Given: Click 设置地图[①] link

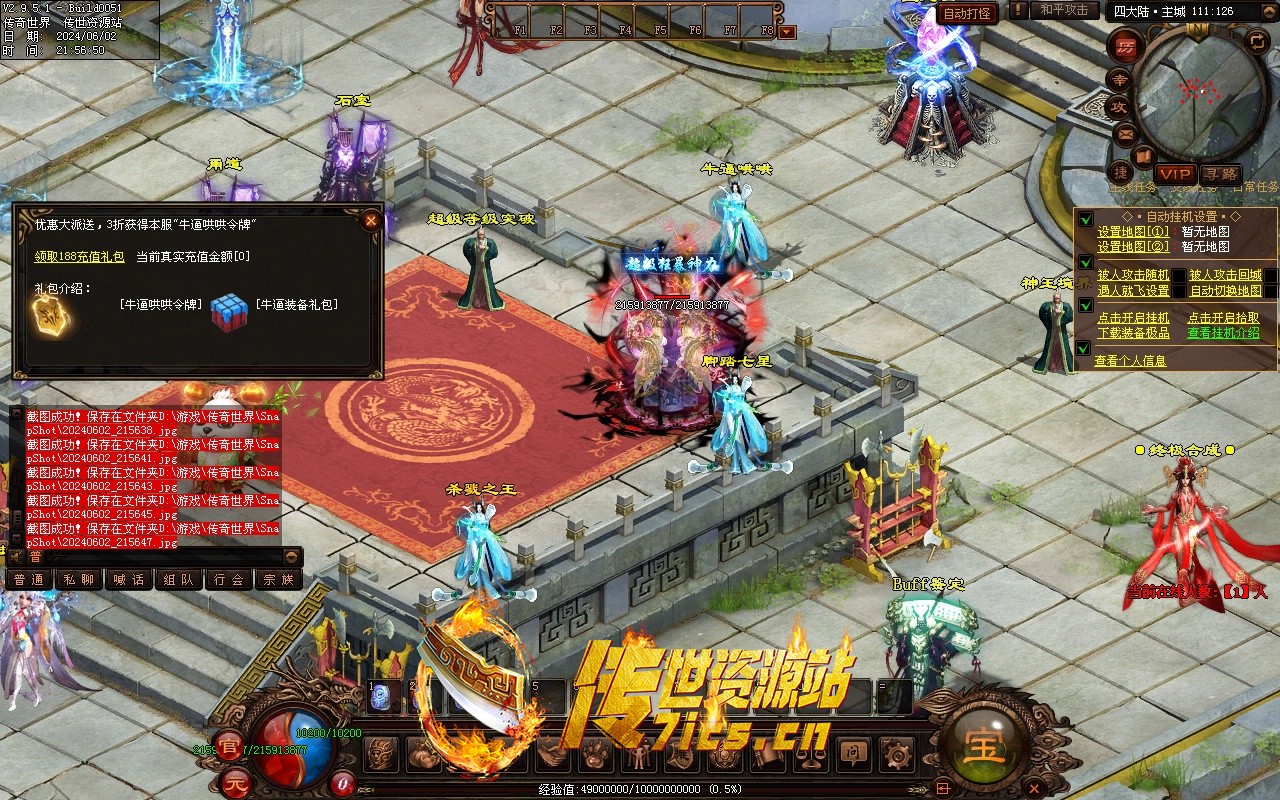Looking at the screenshot, I should click(1133, 232).
